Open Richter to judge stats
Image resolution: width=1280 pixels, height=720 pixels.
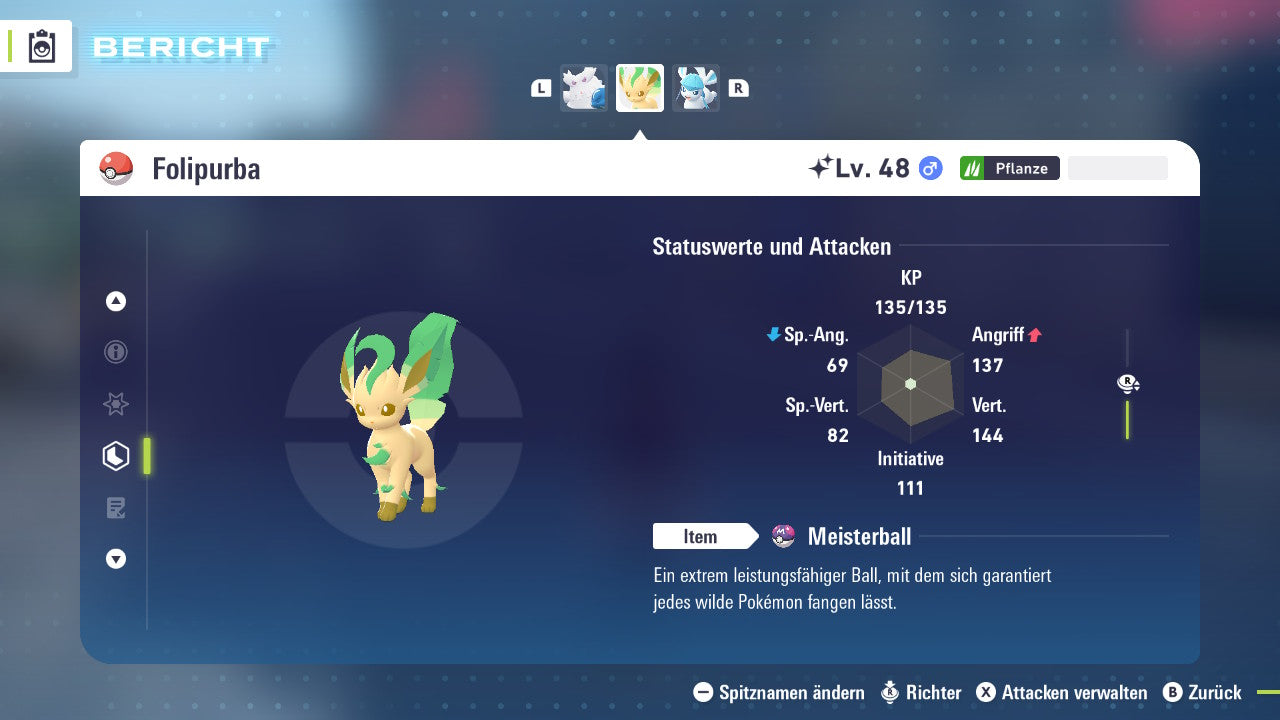click(x=932, y=692)
